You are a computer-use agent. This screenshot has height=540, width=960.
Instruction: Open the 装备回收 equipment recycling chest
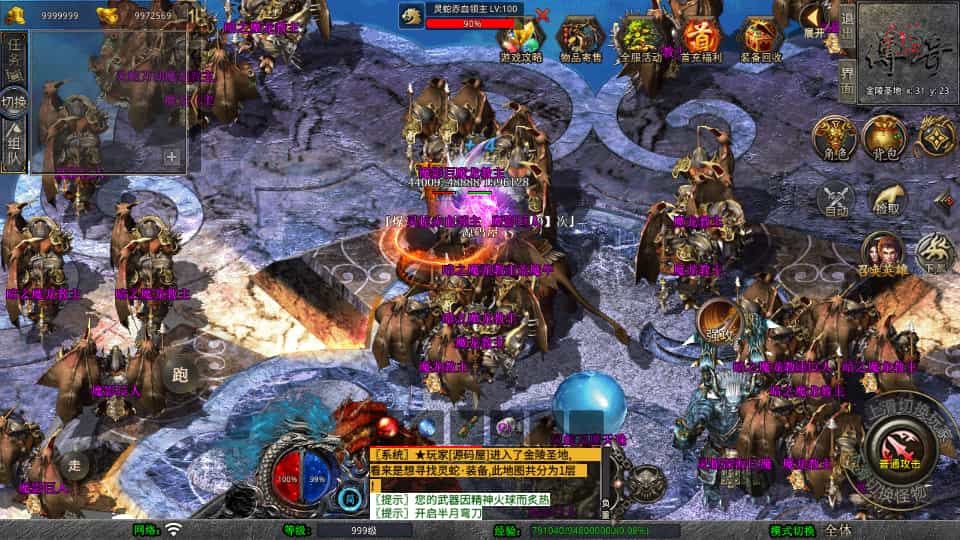(x=761, y=38)
